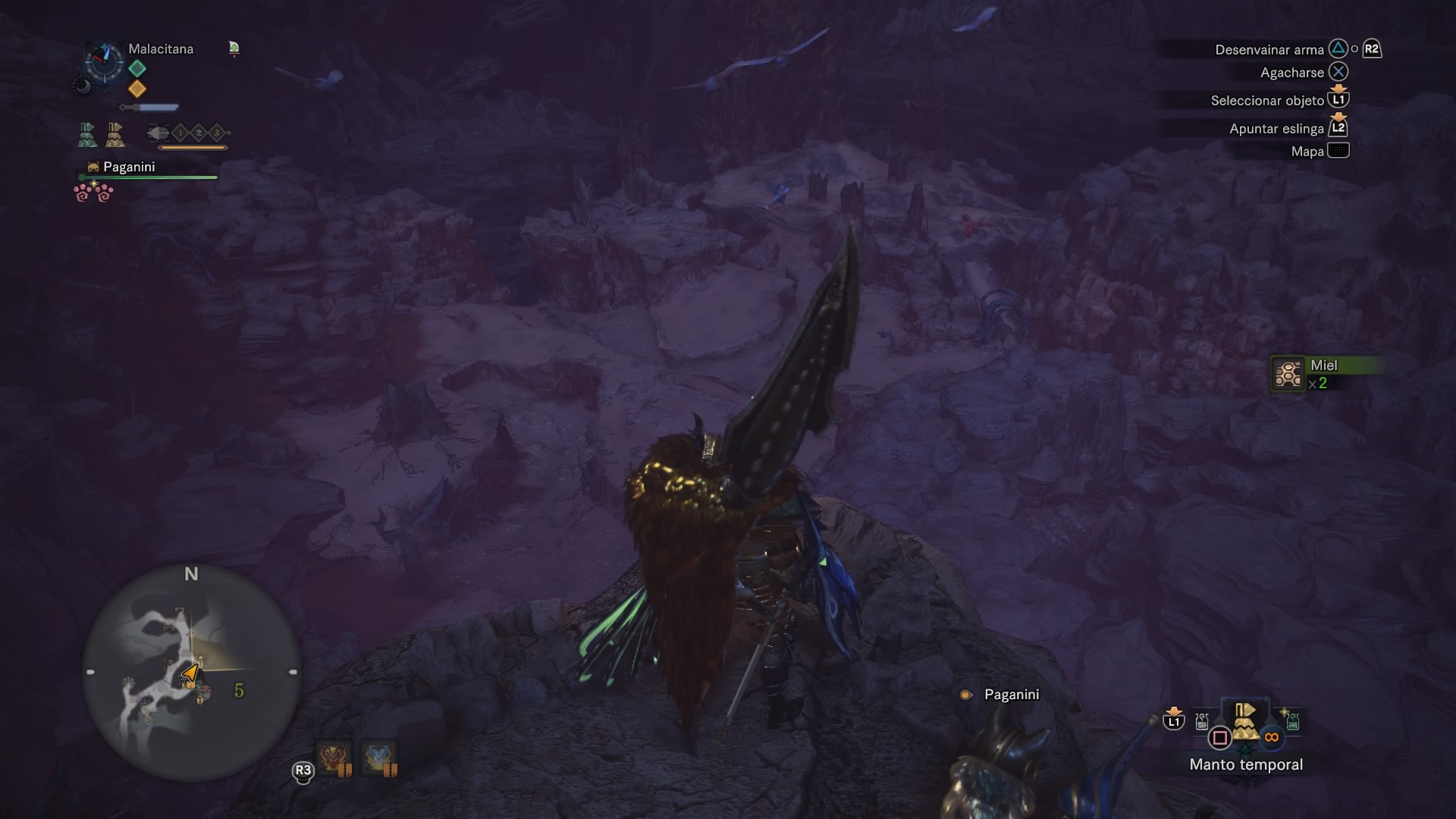The image size is (1456, 819).
Task: Click the pink paw flower icons
Action: point(93,193)
